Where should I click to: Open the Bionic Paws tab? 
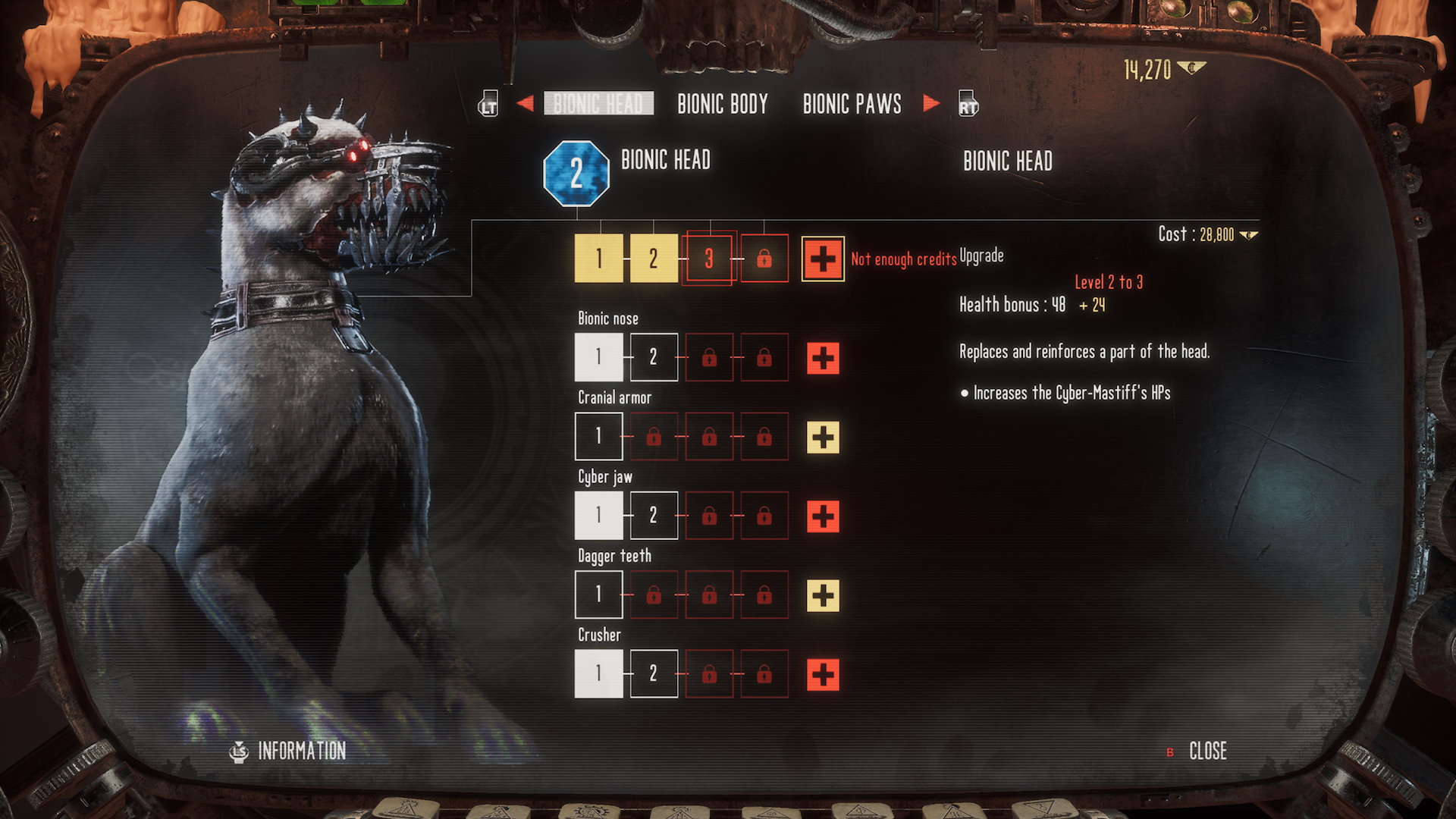click(852, 104)
